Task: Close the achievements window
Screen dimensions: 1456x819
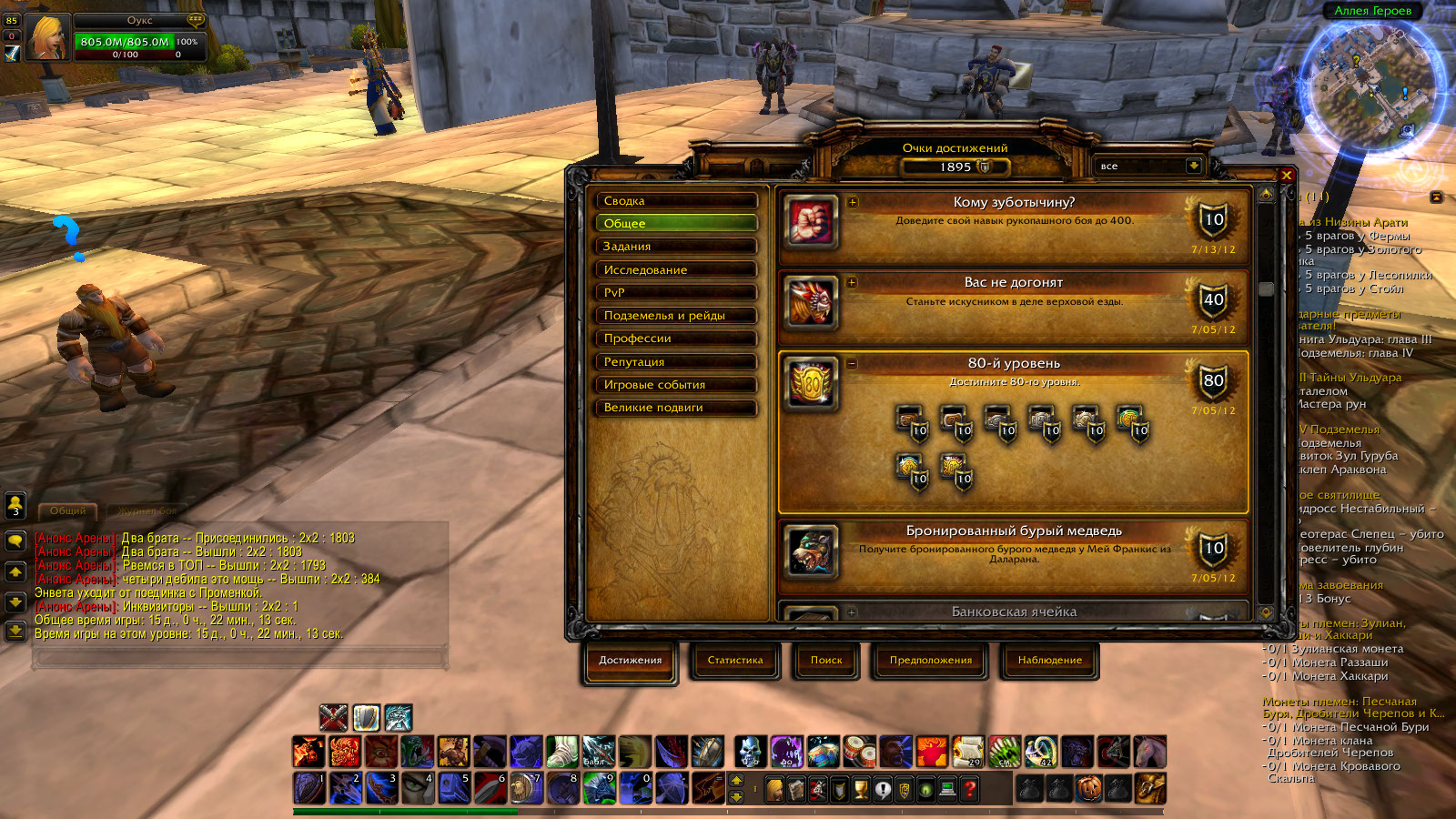Action: (x=1287, y=175)
